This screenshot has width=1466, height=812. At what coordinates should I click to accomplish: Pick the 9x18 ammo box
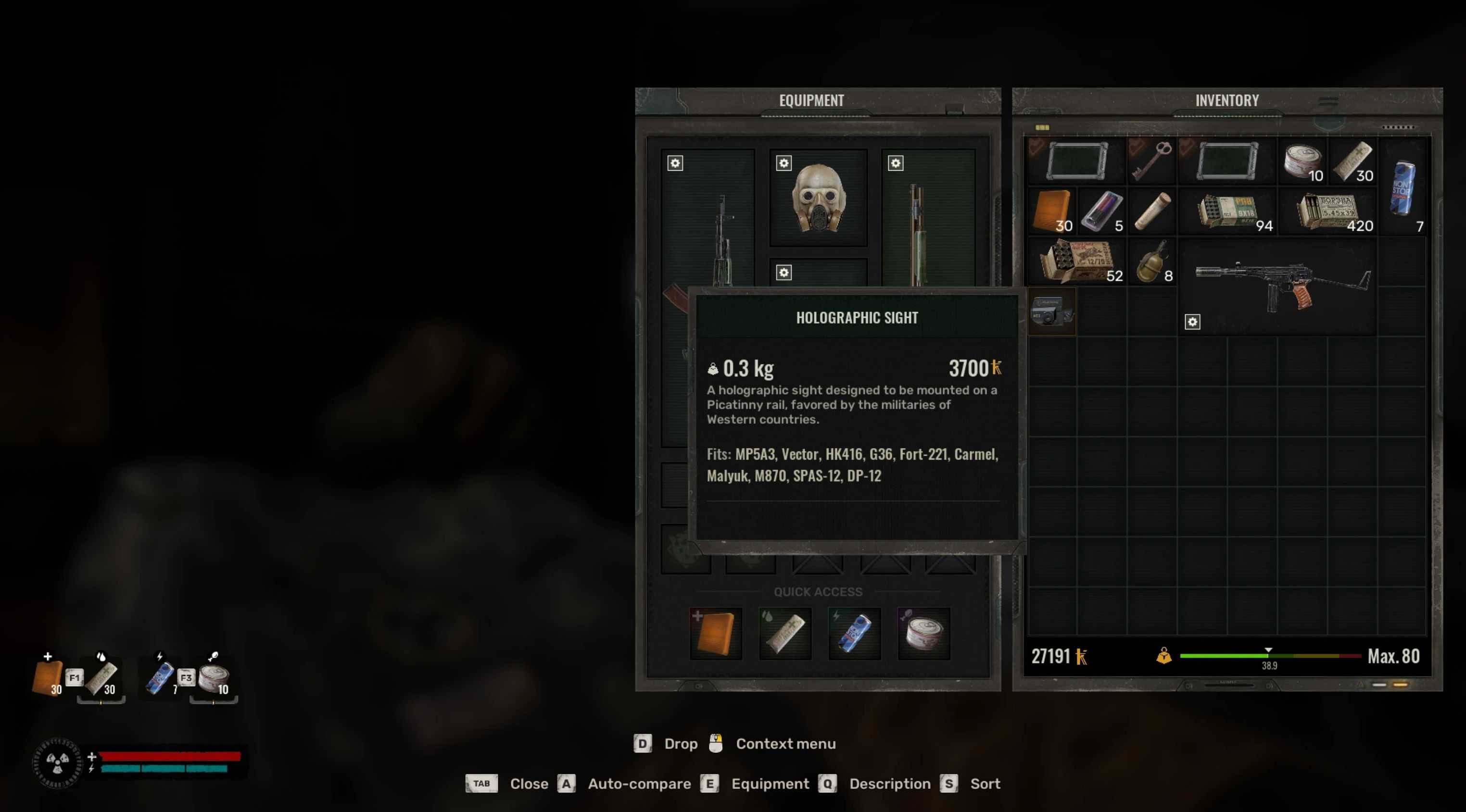tap(1227, 212)
